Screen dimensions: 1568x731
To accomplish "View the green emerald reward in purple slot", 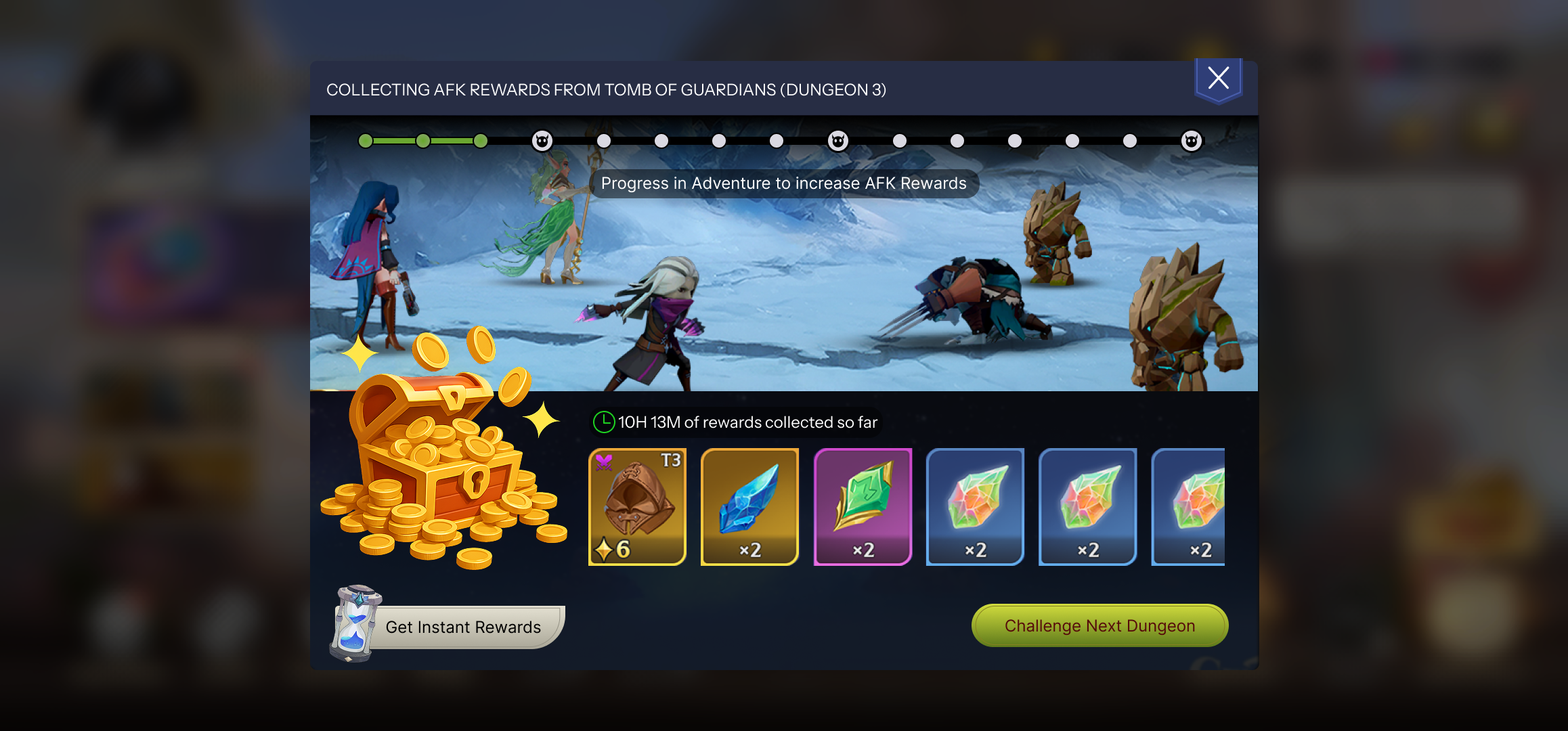I will pos(863,506).
